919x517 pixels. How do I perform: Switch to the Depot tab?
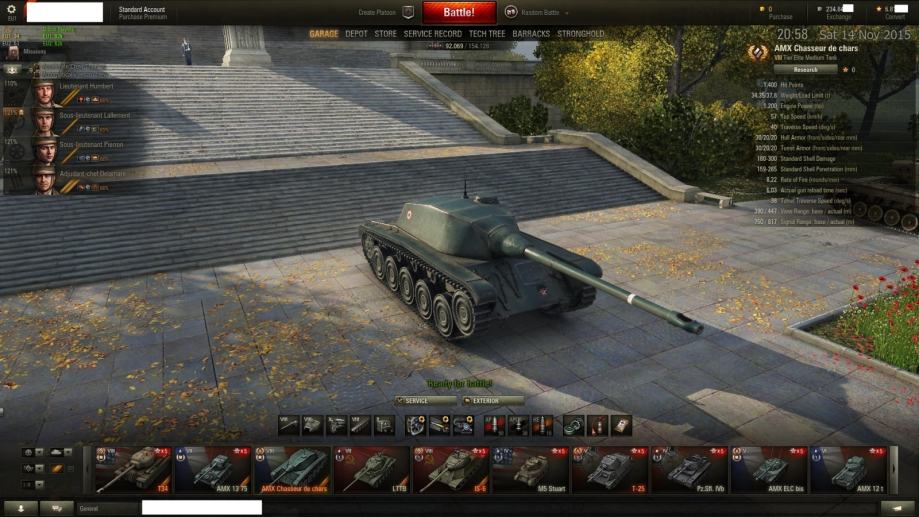356,34
